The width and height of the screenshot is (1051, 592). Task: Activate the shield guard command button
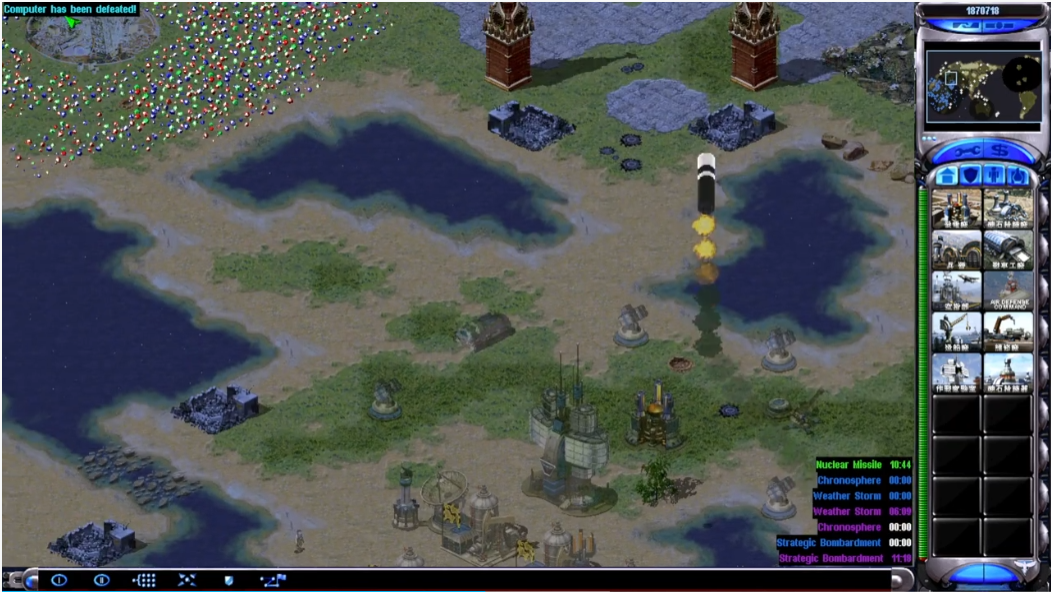(229, 580)
